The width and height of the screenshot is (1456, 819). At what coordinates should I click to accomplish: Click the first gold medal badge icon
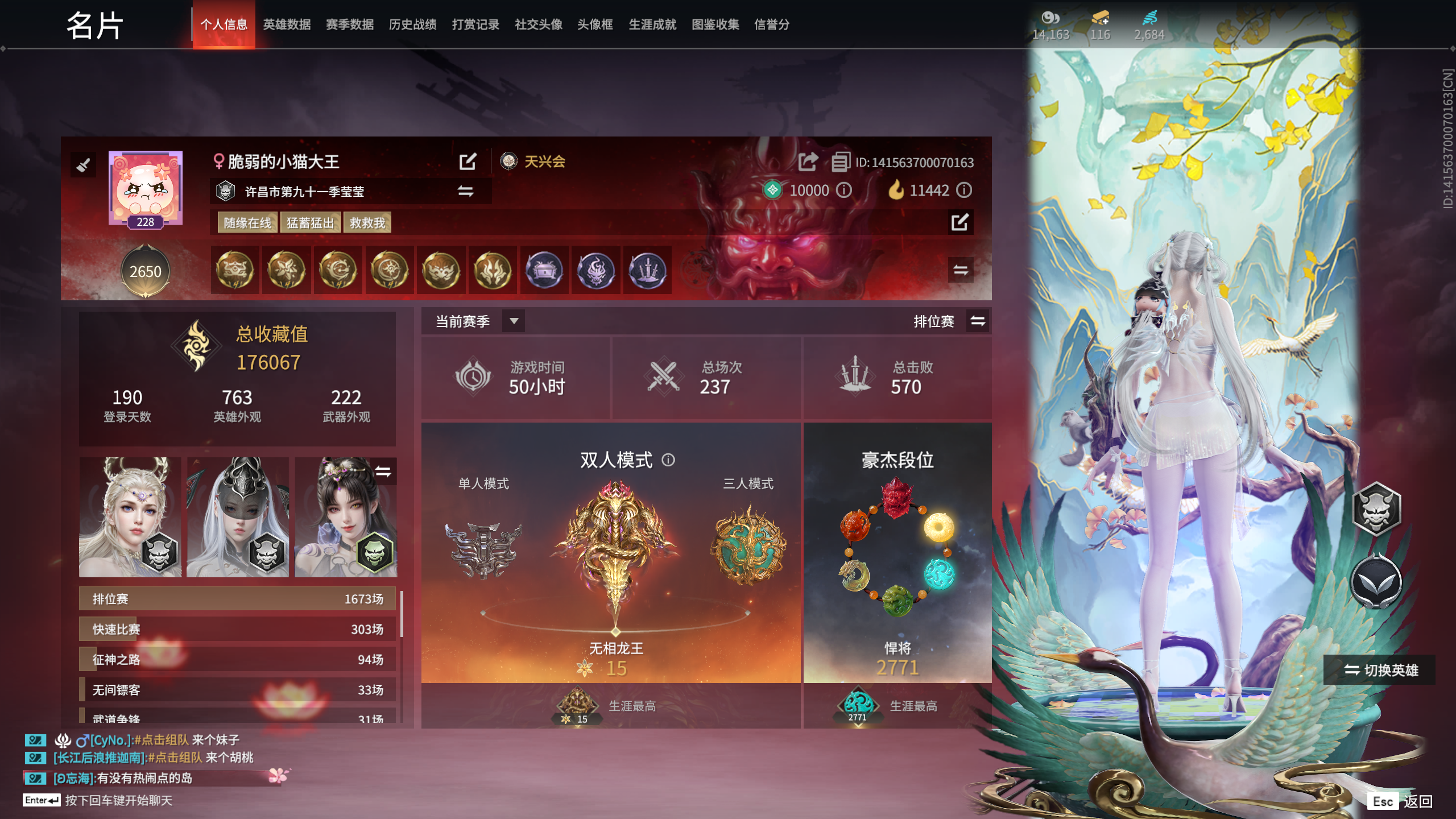(x=234, y=271)
